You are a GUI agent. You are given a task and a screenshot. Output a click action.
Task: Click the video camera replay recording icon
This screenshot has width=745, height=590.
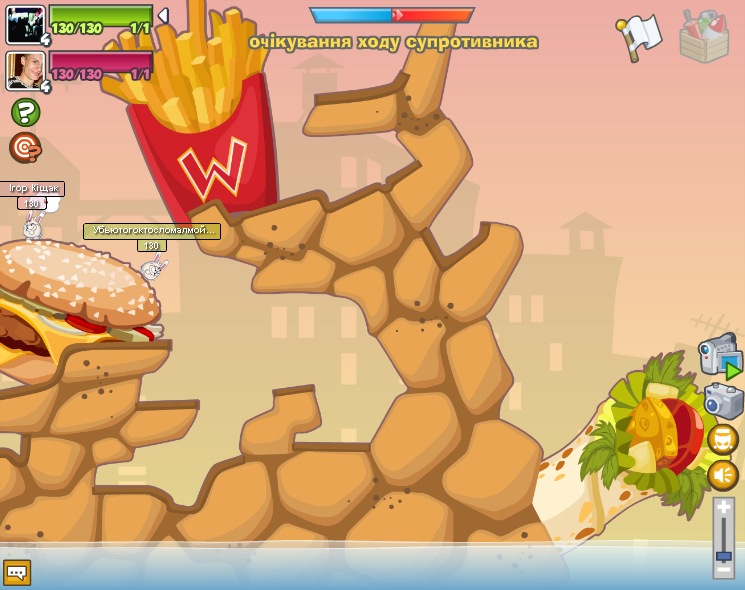tap(720, 358)
